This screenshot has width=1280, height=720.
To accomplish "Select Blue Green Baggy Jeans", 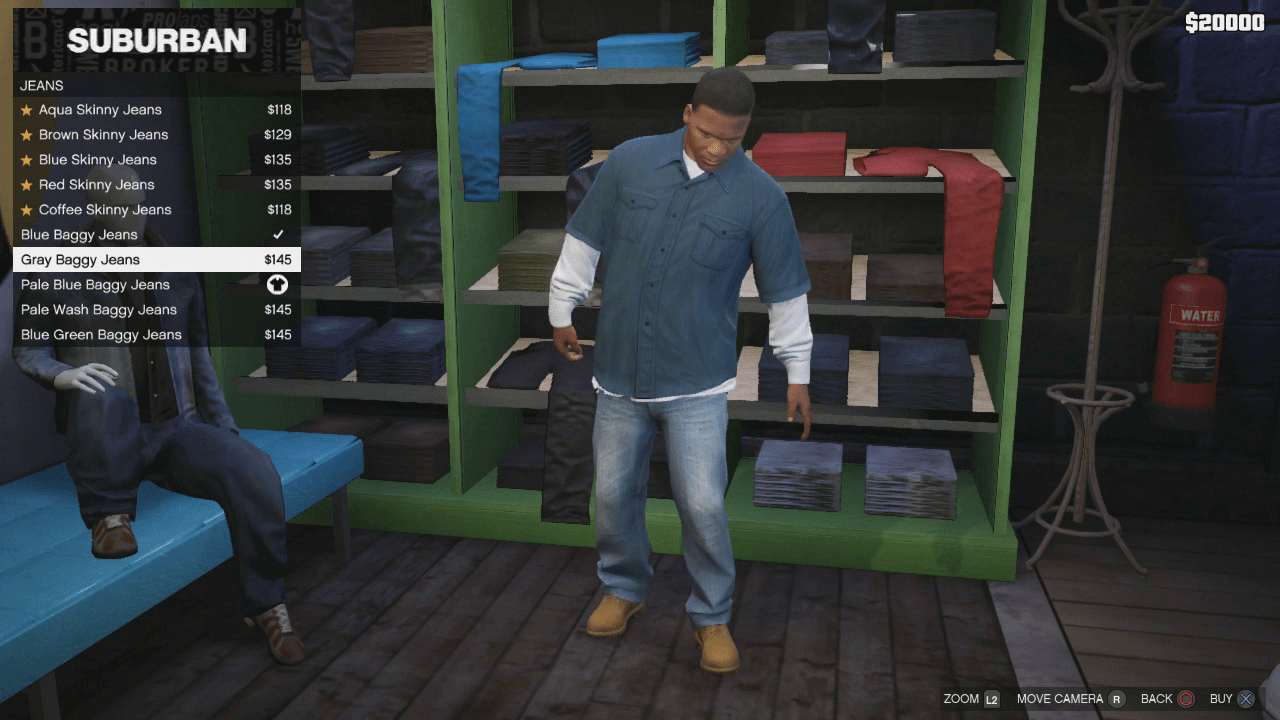I will tap(101, 334).
